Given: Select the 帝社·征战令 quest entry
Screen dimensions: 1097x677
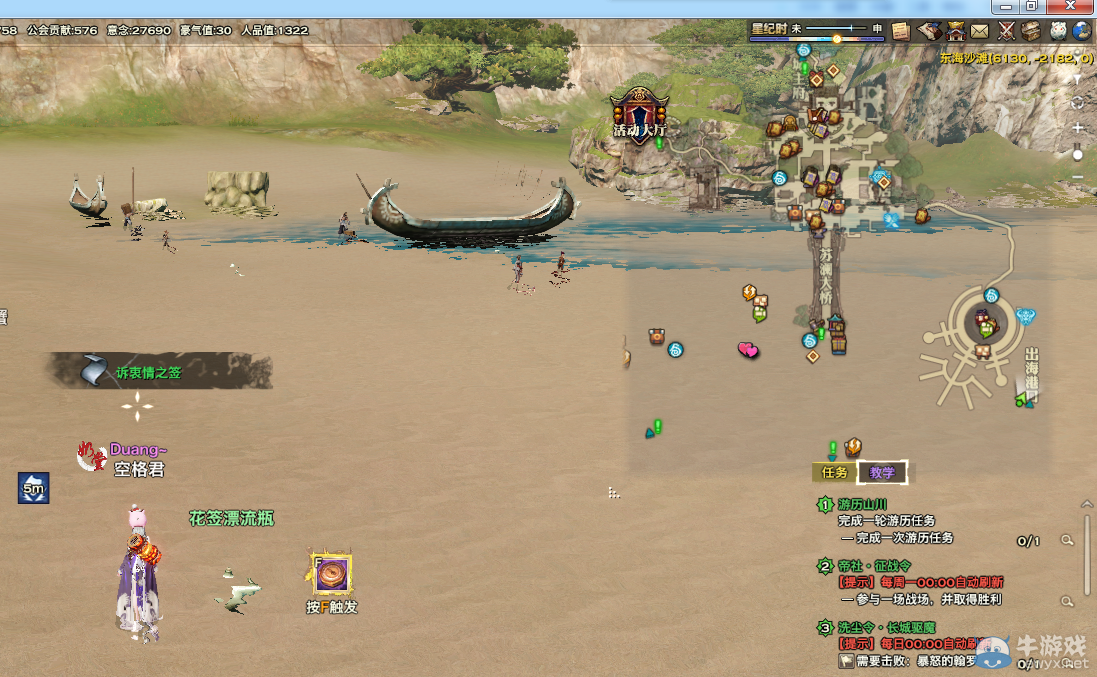Looking at the screenshot, I should point(875,566).
